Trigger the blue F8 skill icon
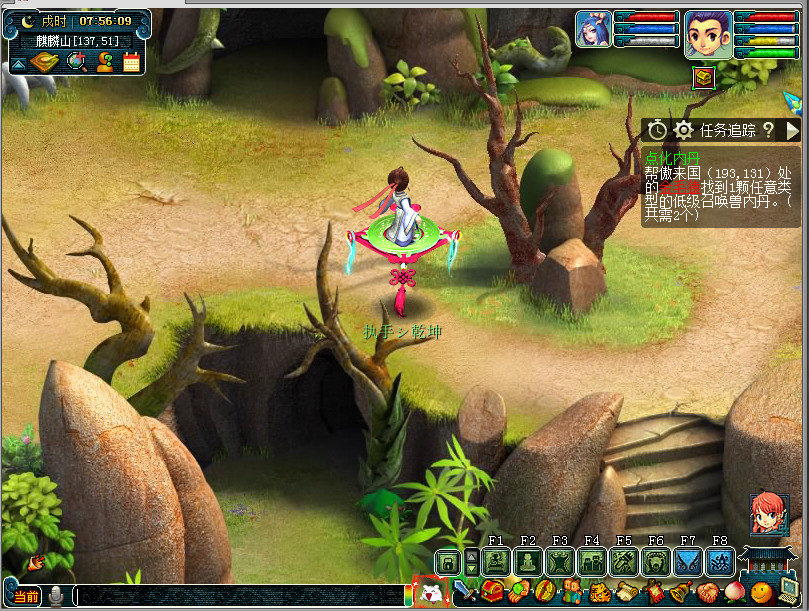The height and width of the screenshot is (611, 809). tap(720, 562)
